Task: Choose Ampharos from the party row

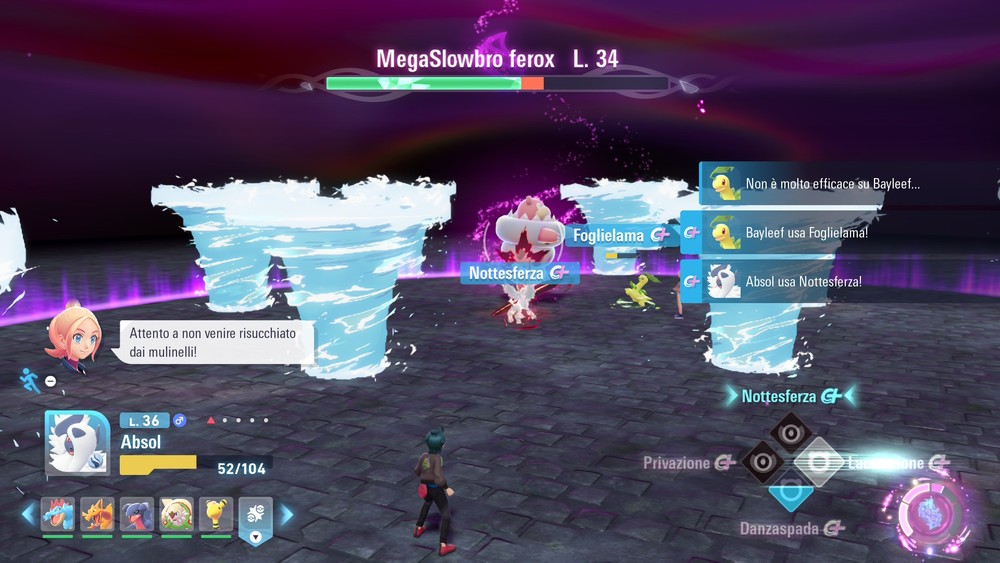Action: click(215, 515)
